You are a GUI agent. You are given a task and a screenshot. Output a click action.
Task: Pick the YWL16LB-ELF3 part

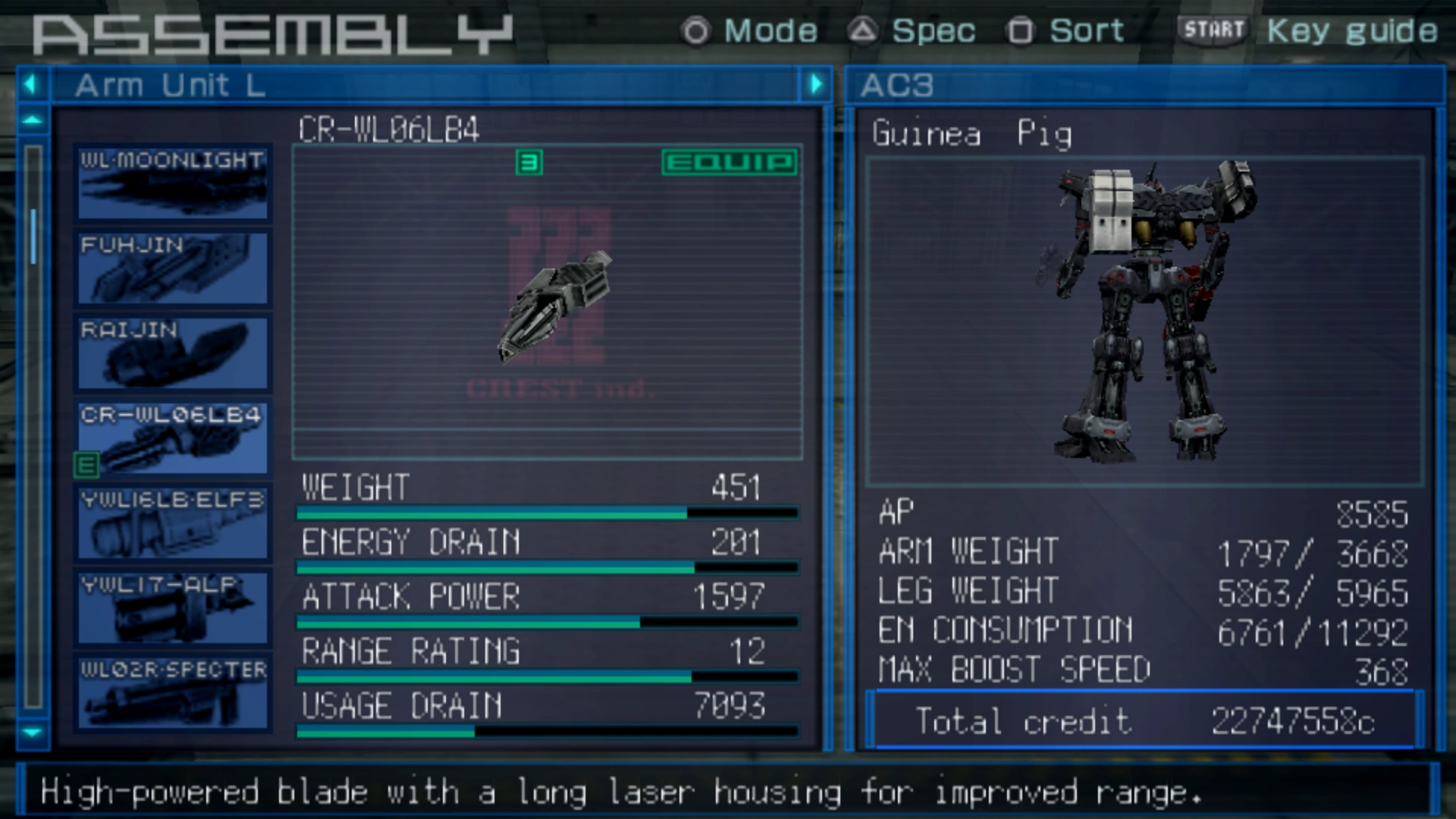171,523
